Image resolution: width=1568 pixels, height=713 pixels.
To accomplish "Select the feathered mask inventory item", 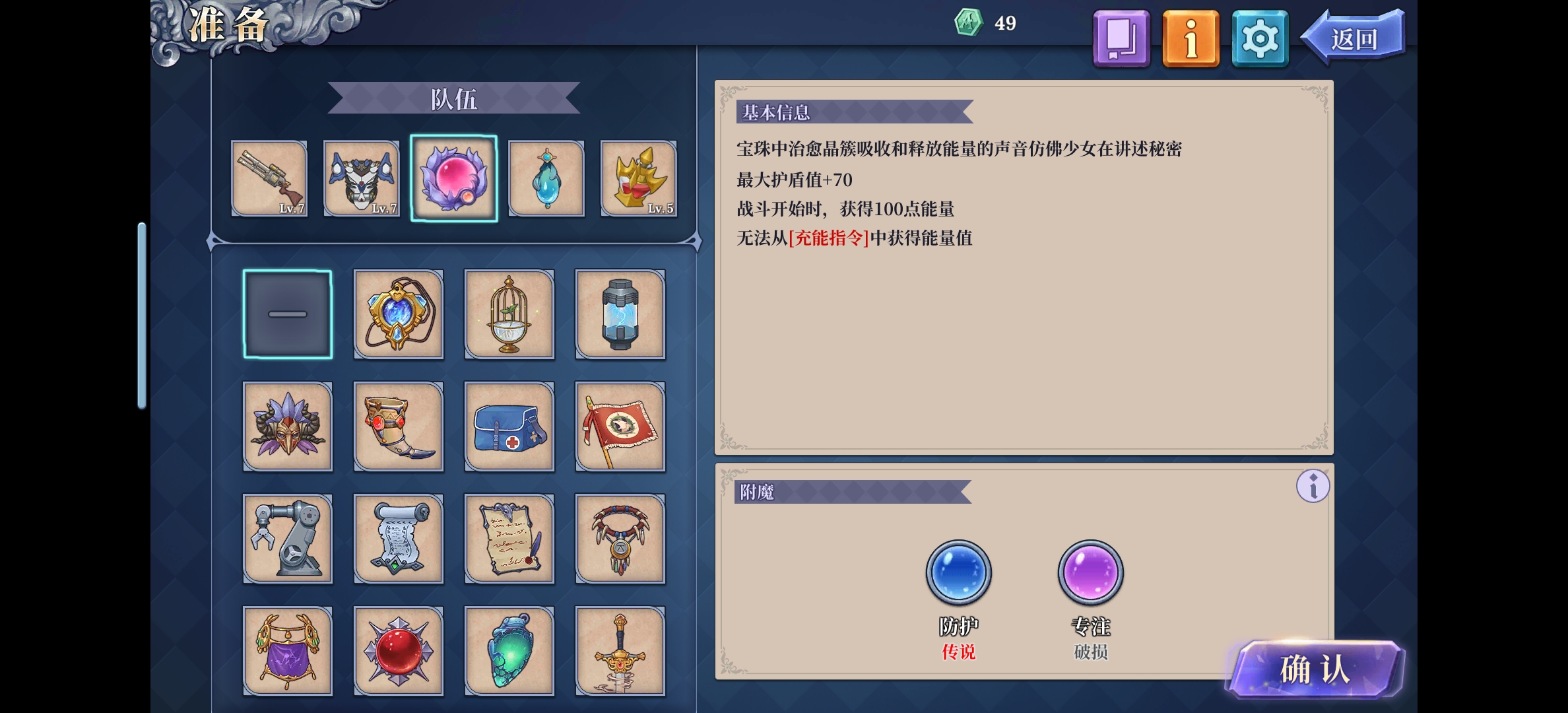I will 287,427.
